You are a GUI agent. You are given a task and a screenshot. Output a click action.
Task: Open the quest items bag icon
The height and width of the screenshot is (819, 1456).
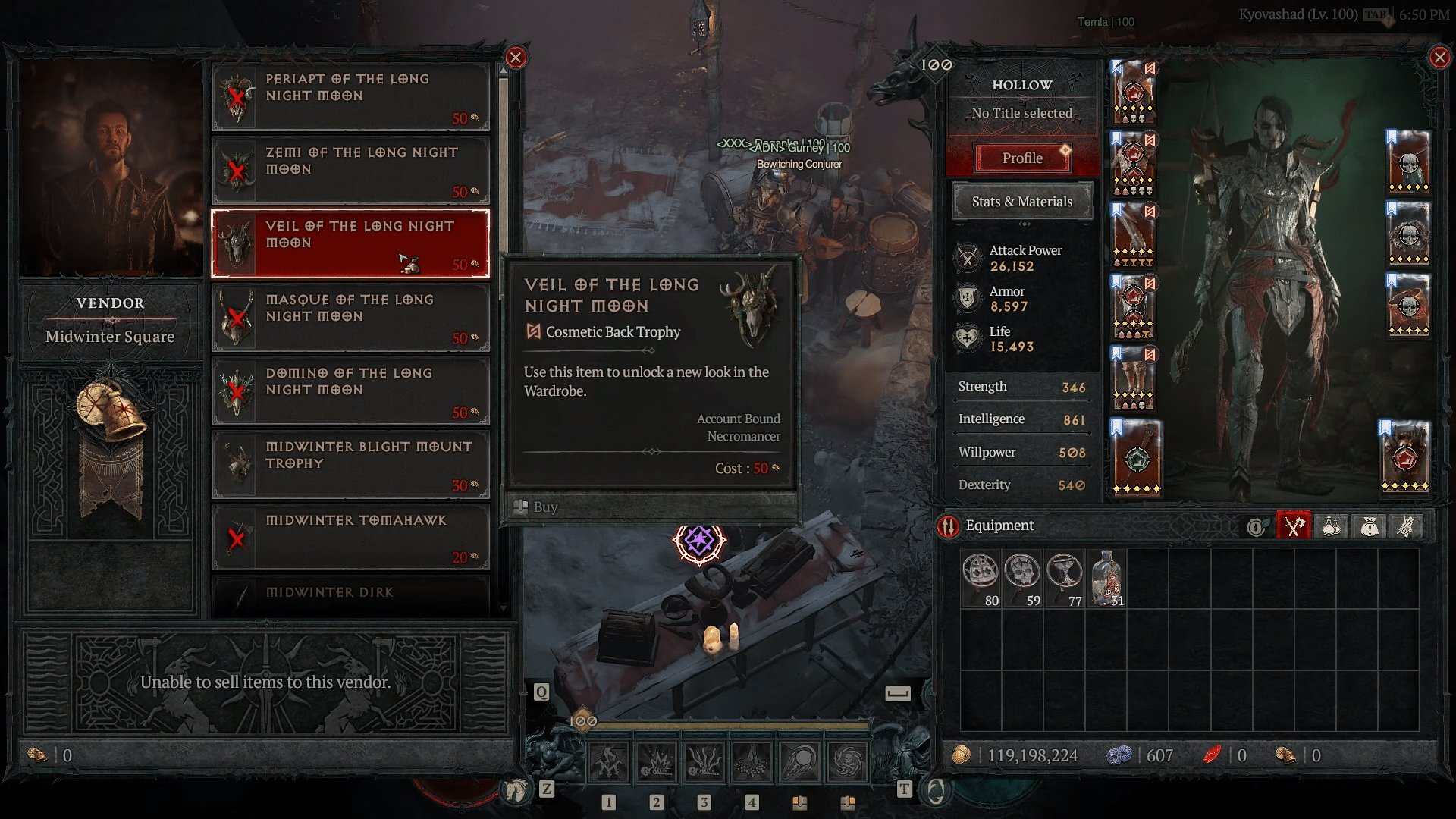point(1370,526)
